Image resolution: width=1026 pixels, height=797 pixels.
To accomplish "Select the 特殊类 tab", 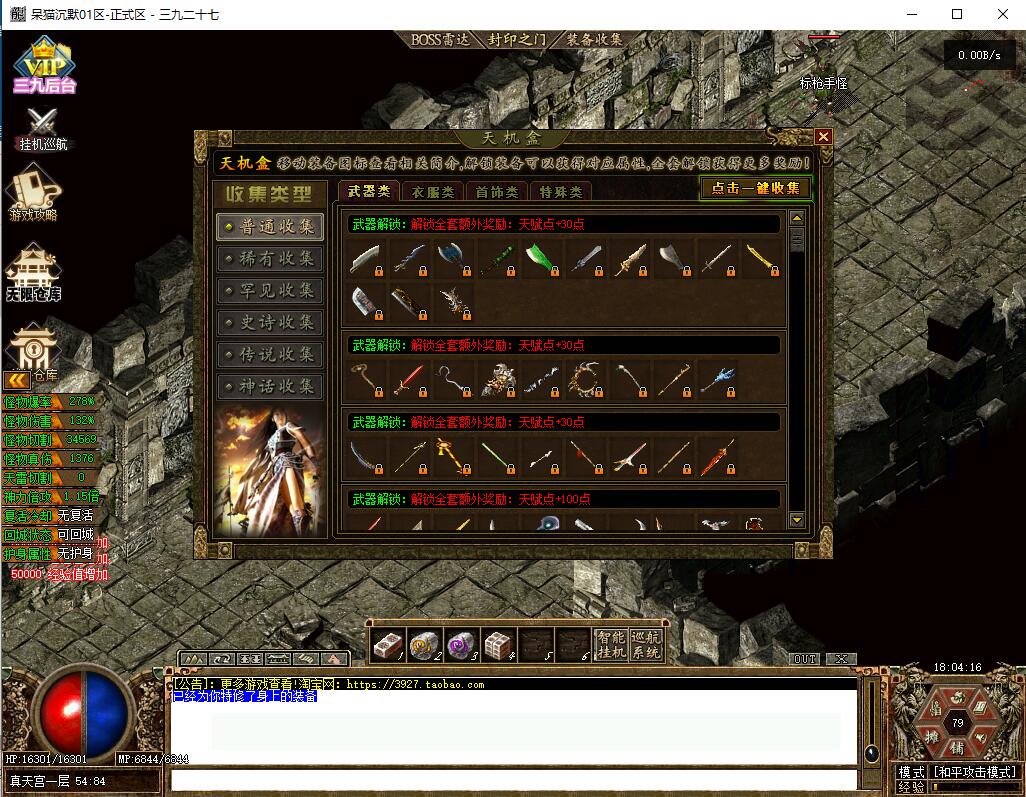I will [x=559, y=192].
